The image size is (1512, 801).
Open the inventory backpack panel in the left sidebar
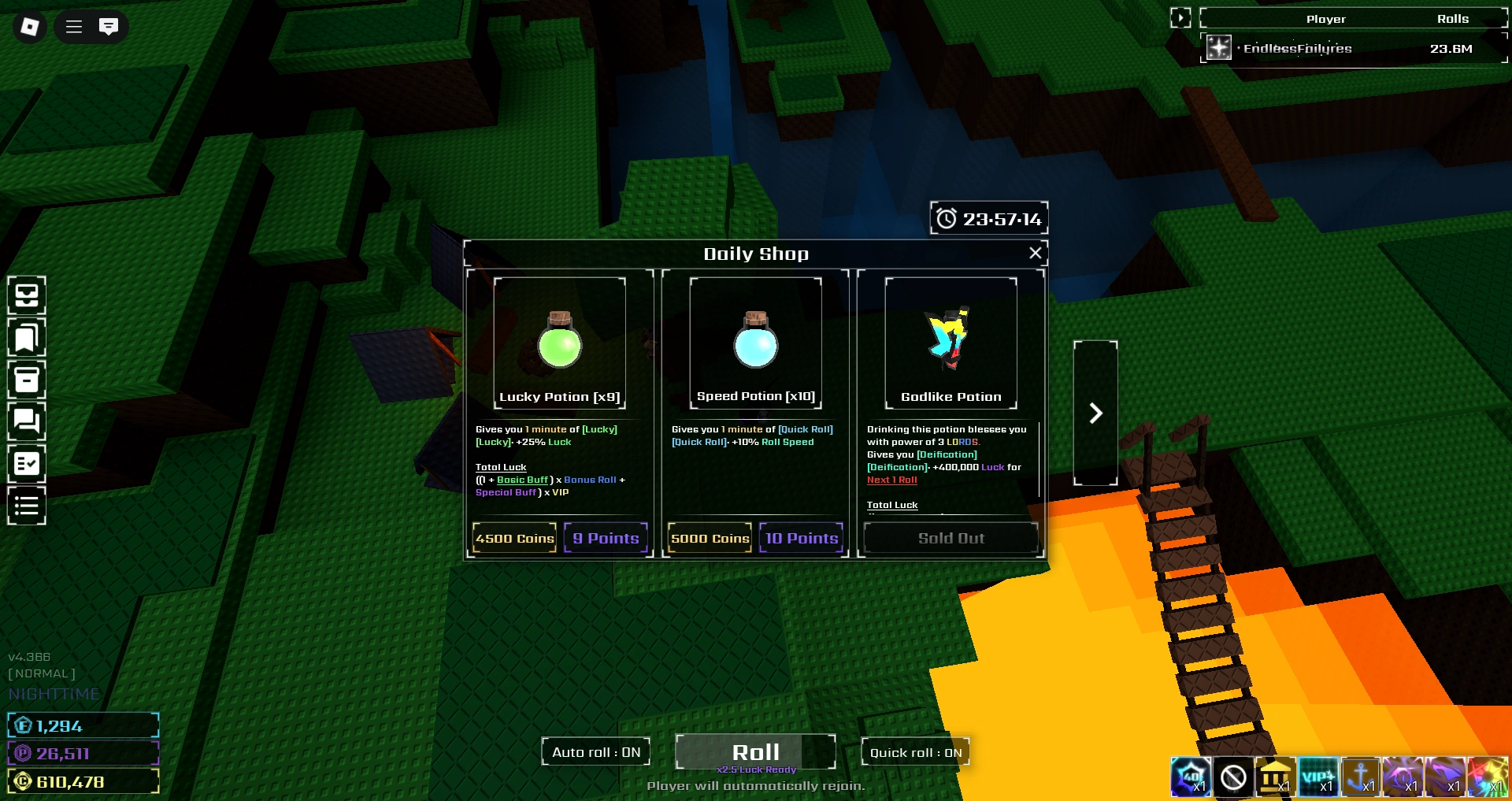(x=26, y=295)
